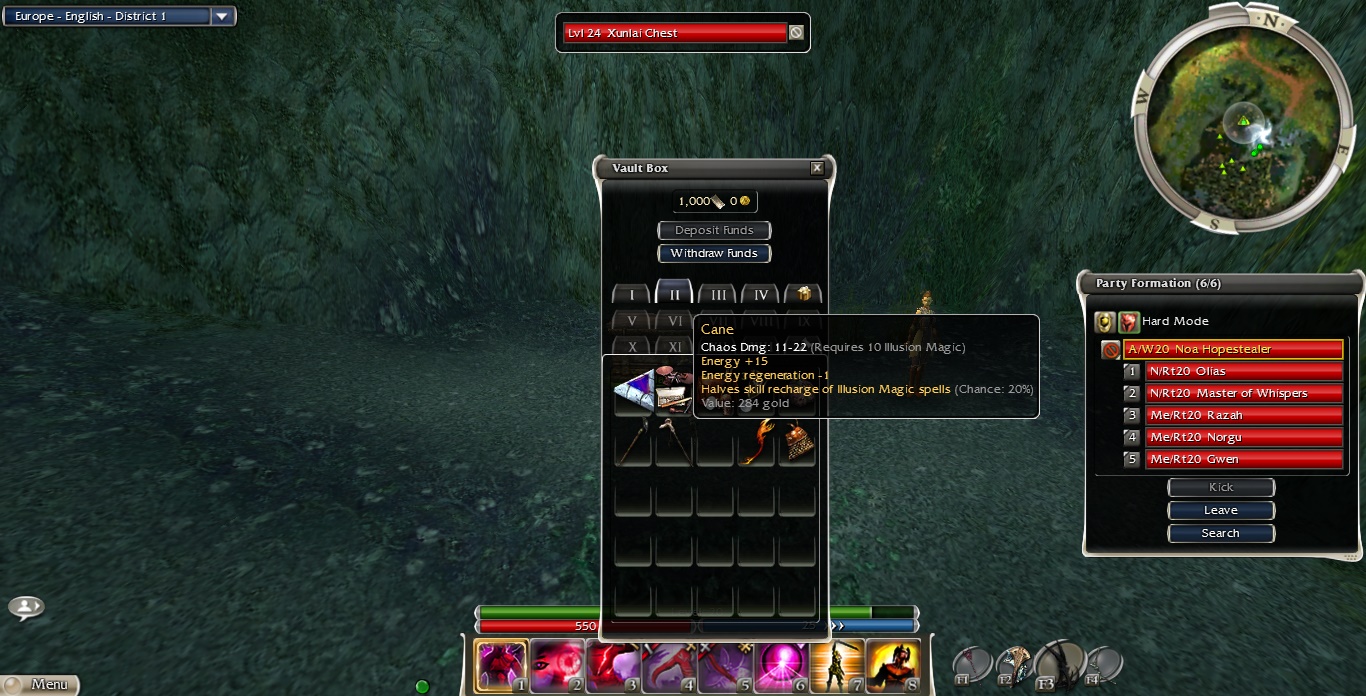Close the Vault Box window

click(x=817, y=168)
